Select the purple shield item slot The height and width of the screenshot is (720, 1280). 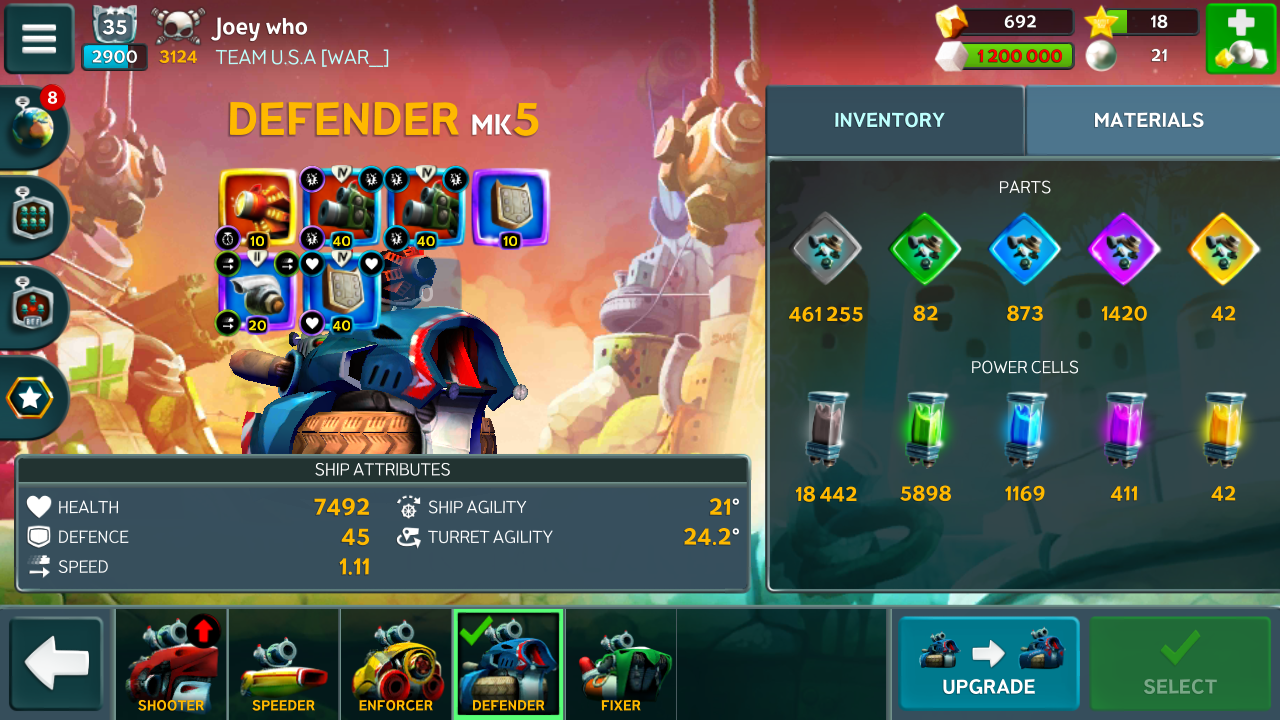coord(510,207)
